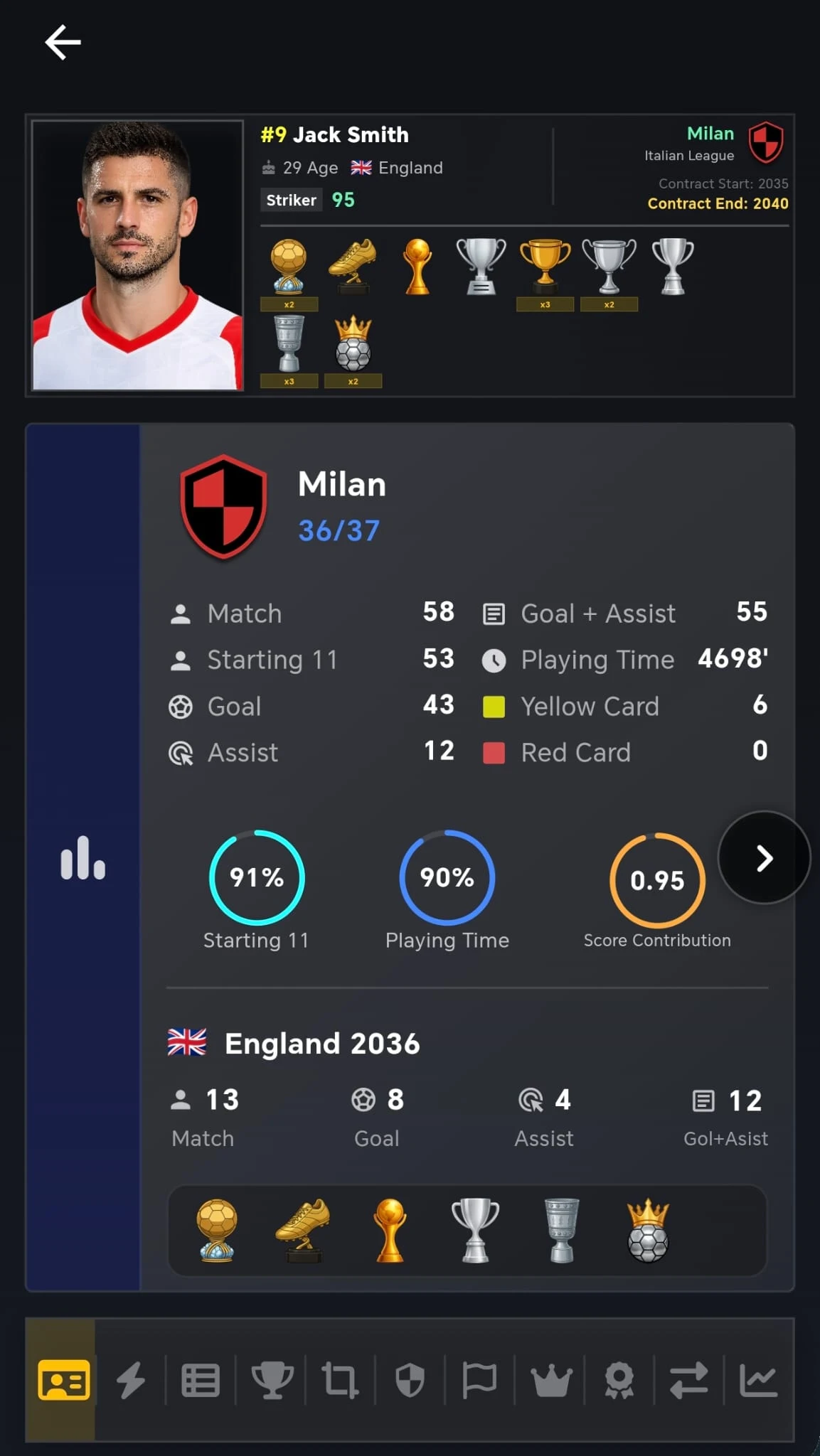Switch to the award ribbon tab
The width and height of the screenshot is (820, 1456).
pos(619,1380)
